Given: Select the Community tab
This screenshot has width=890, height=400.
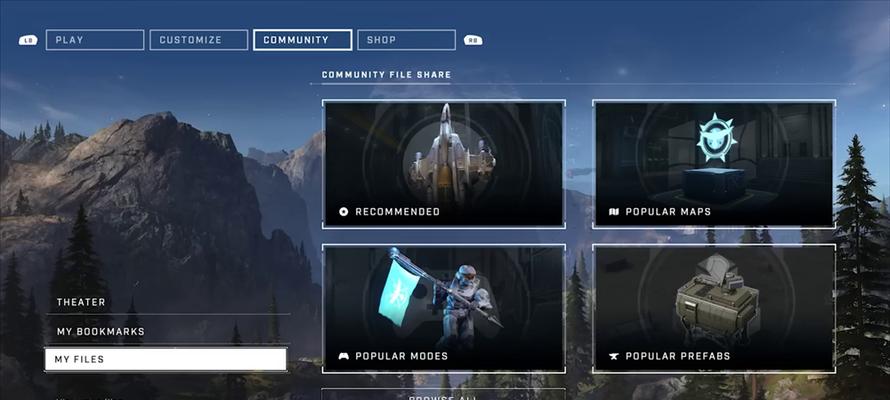Looking at the screenshot, I should 302,40.
